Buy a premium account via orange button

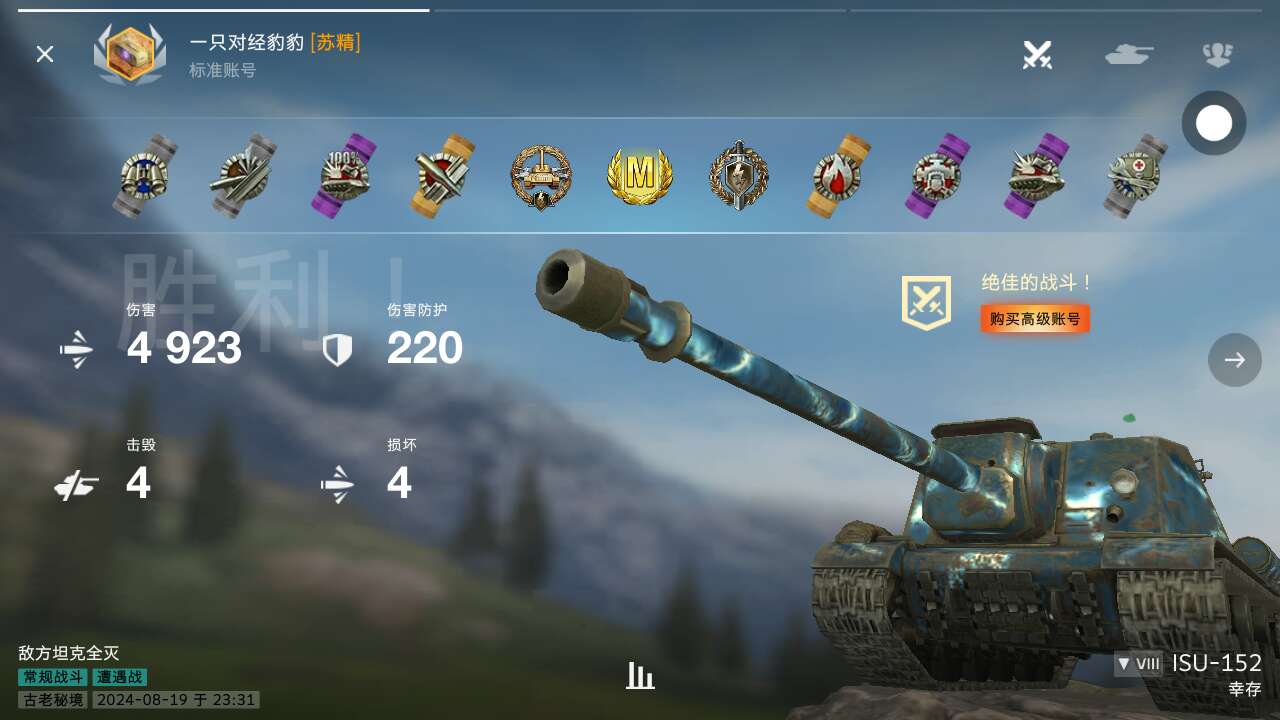[1035, 319]
